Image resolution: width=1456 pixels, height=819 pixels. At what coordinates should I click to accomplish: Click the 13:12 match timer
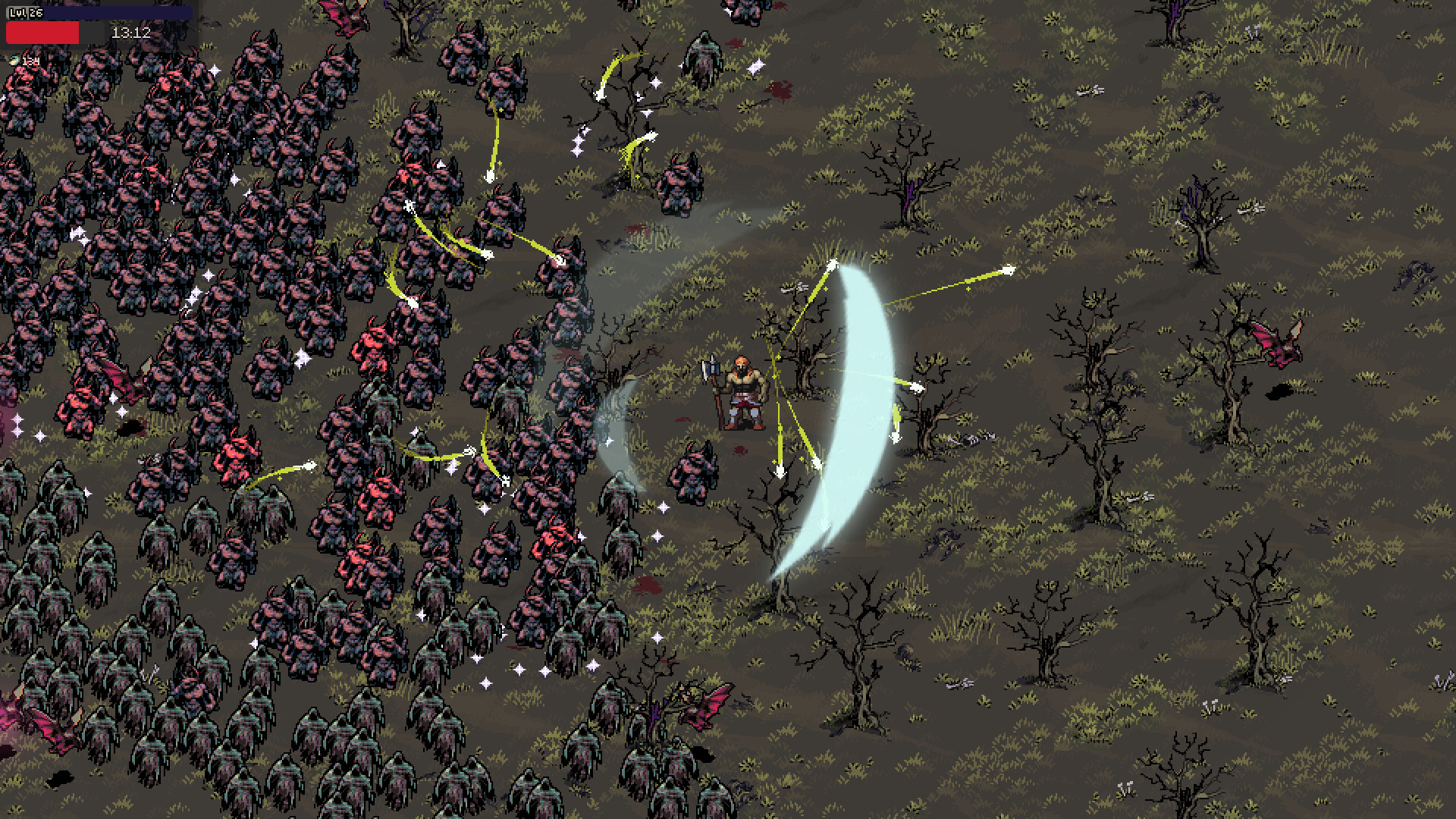[130, 33]
